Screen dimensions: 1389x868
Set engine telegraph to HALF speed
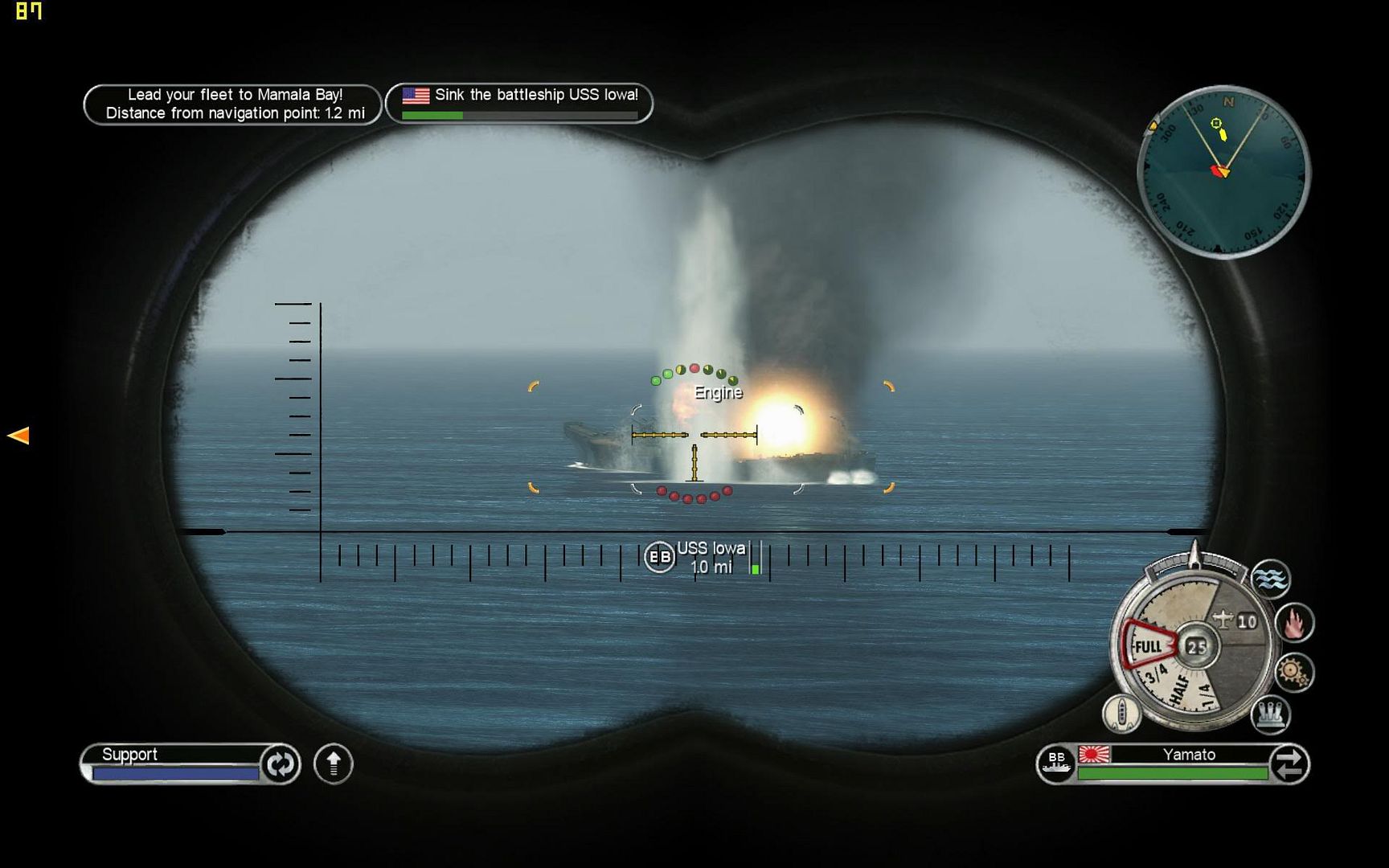(x=1179, y=690)
